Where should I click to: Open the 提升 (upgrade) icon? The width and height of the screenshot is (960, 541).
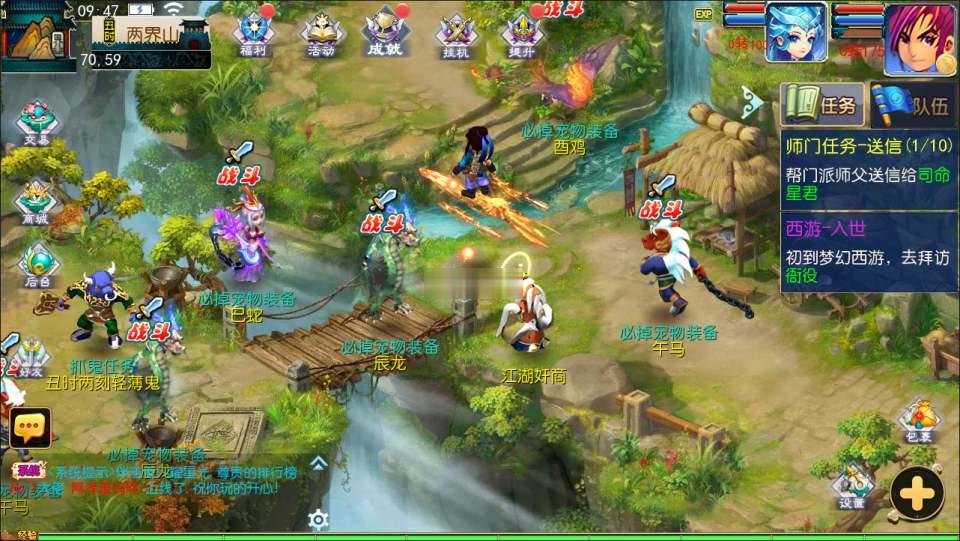(523, 33)
